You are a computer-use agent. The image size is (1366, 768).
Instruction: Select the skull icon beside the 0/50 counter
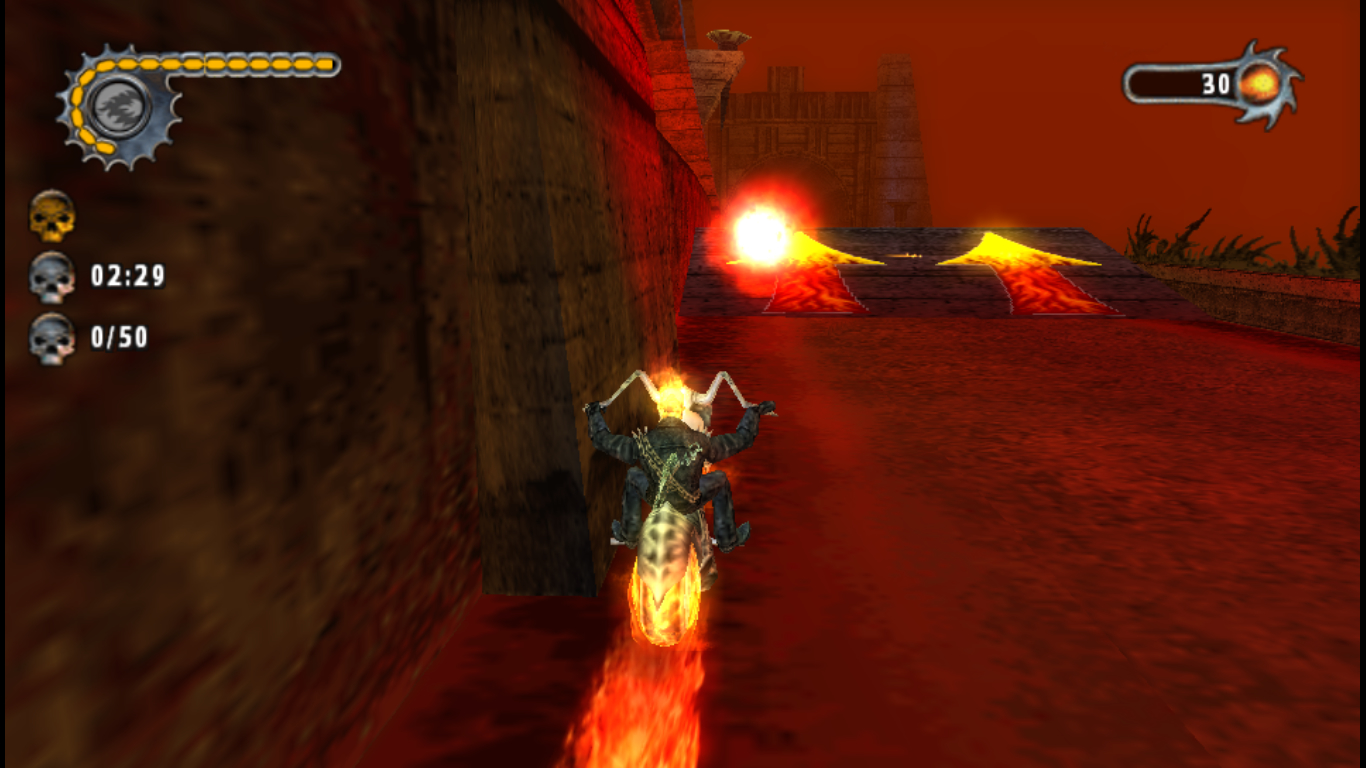tap(52, 338)
